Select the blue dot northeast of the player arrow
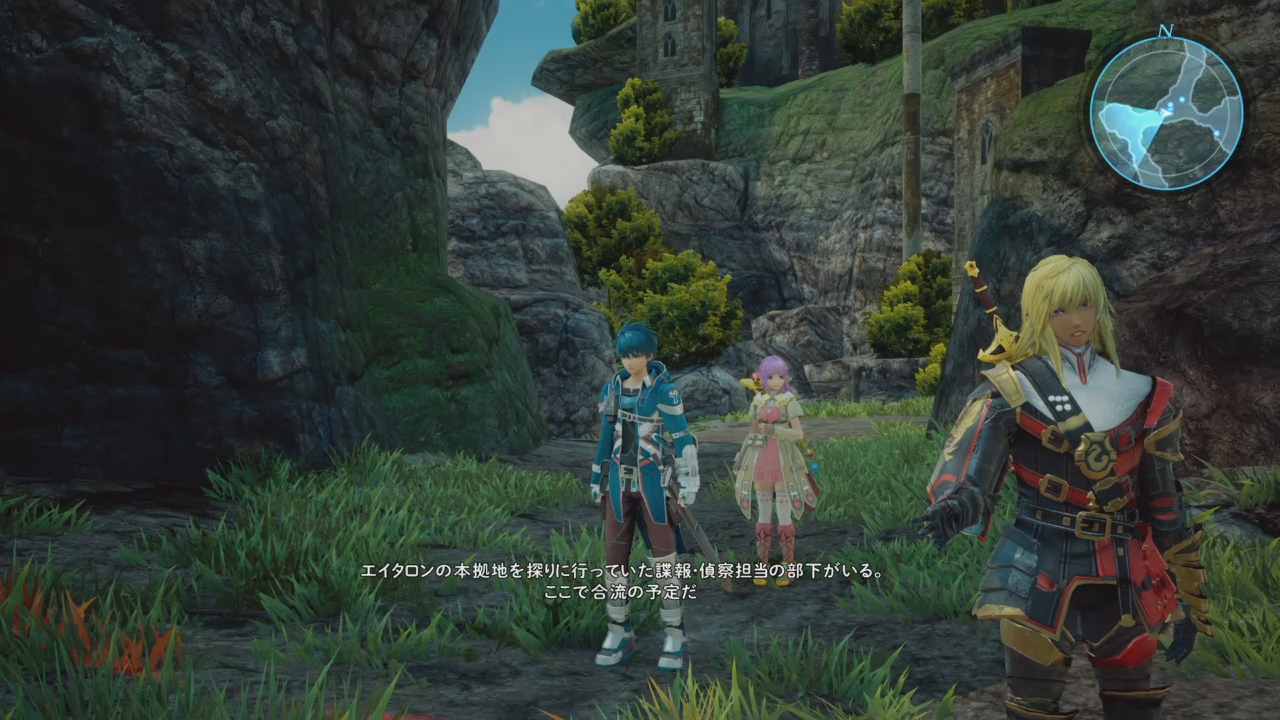The width and height of the screenshot is (1280, 720). point(1182,99)
